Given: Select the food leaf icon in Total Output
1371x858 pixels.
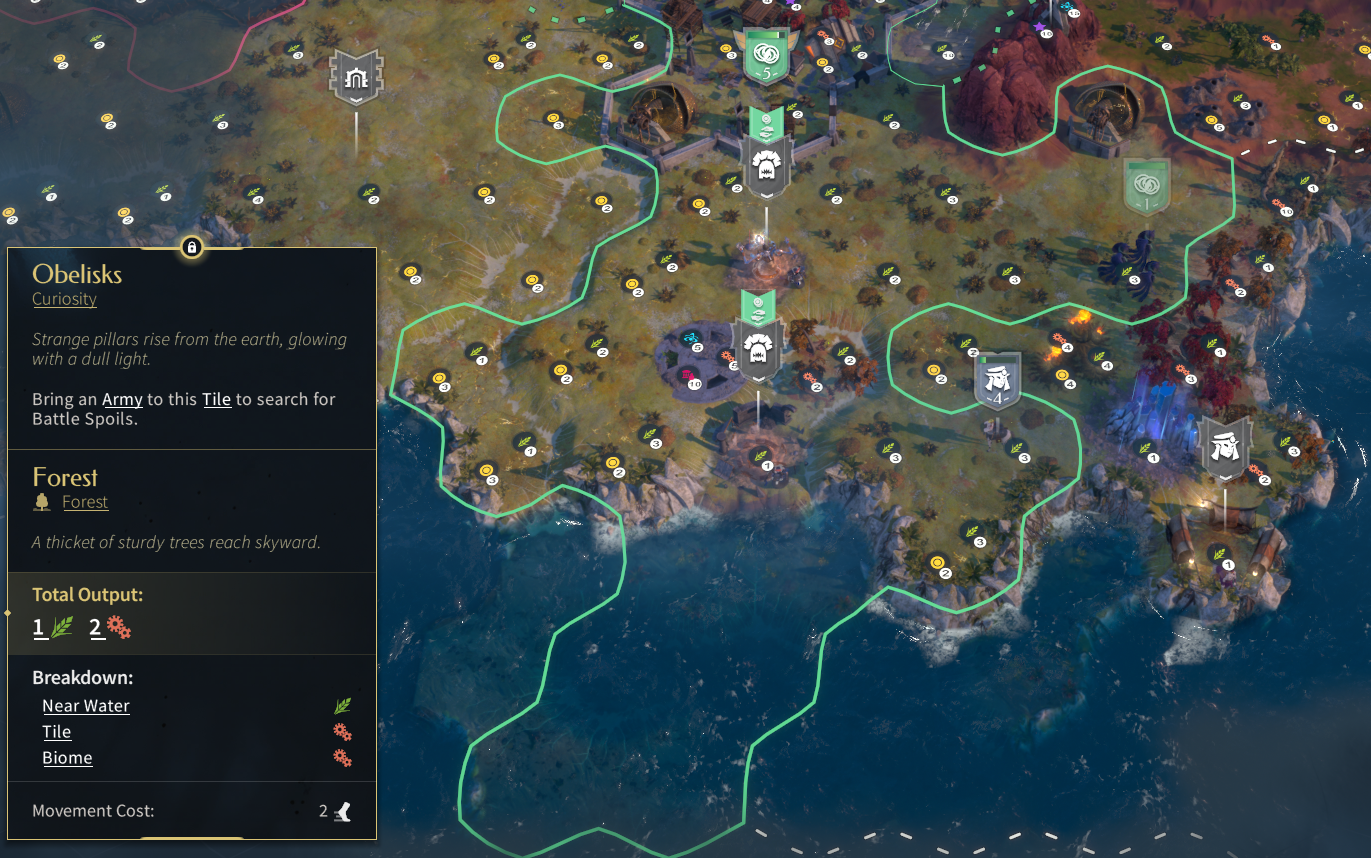Looking at the screenshot, I should (x=48, y=627).
